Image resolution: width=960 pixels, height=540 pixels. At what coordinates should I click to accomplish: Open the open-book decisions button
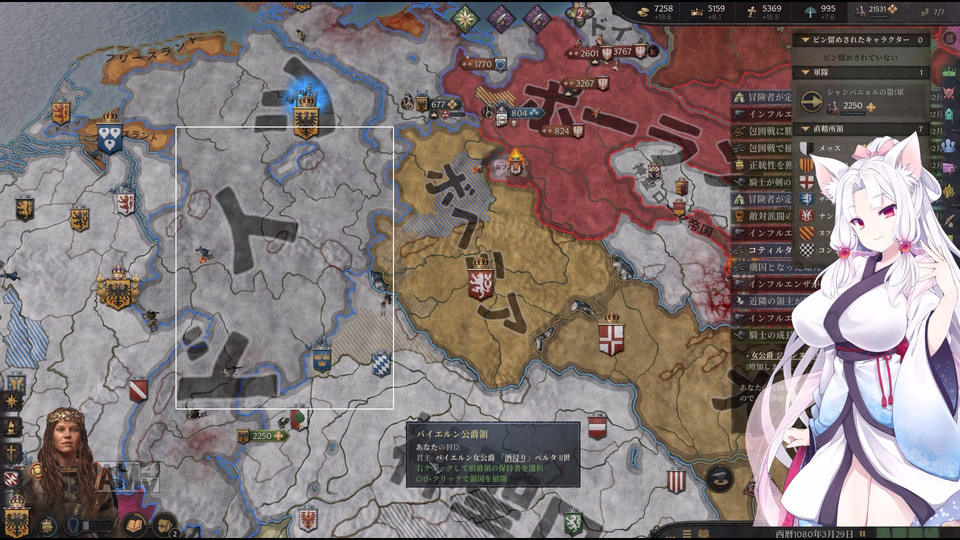pyautogui.click(x=132, y=524)
